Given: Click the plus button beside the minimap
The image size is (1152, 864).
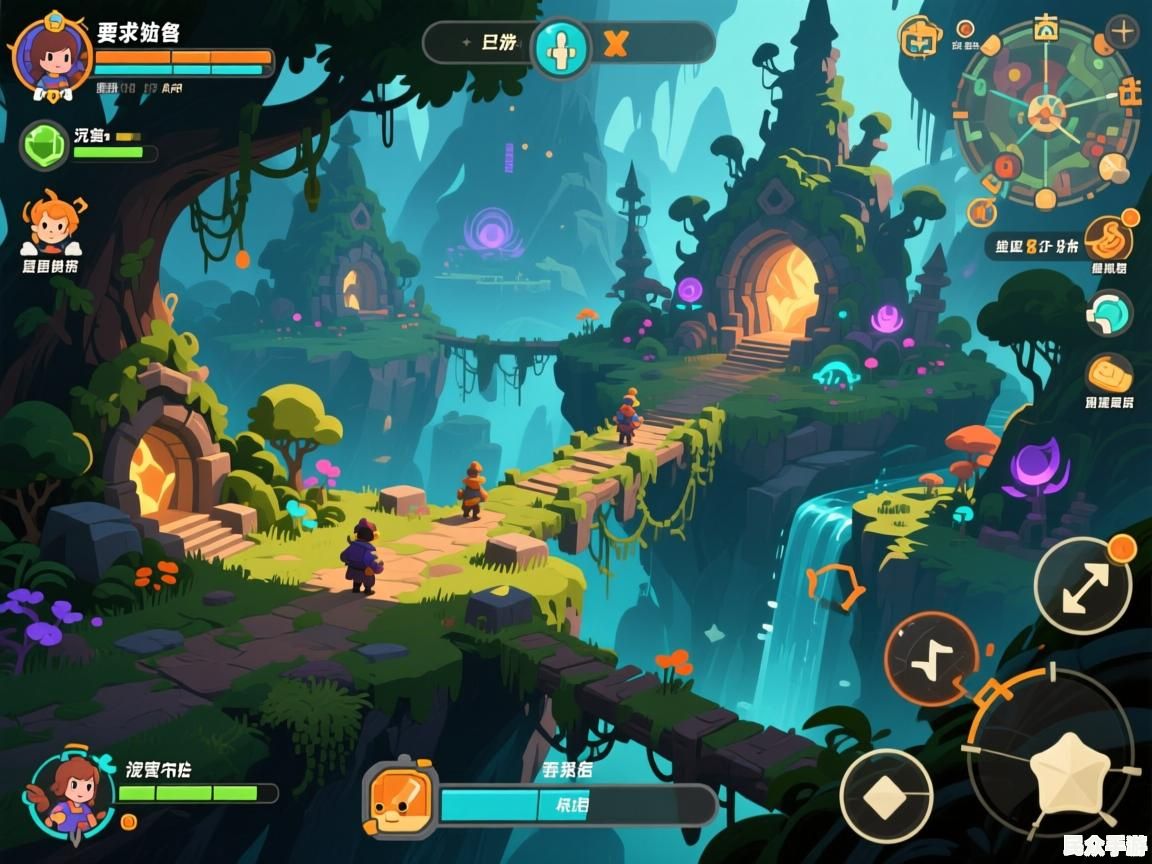Looking at the screenshot, I should pos(1123,32).
